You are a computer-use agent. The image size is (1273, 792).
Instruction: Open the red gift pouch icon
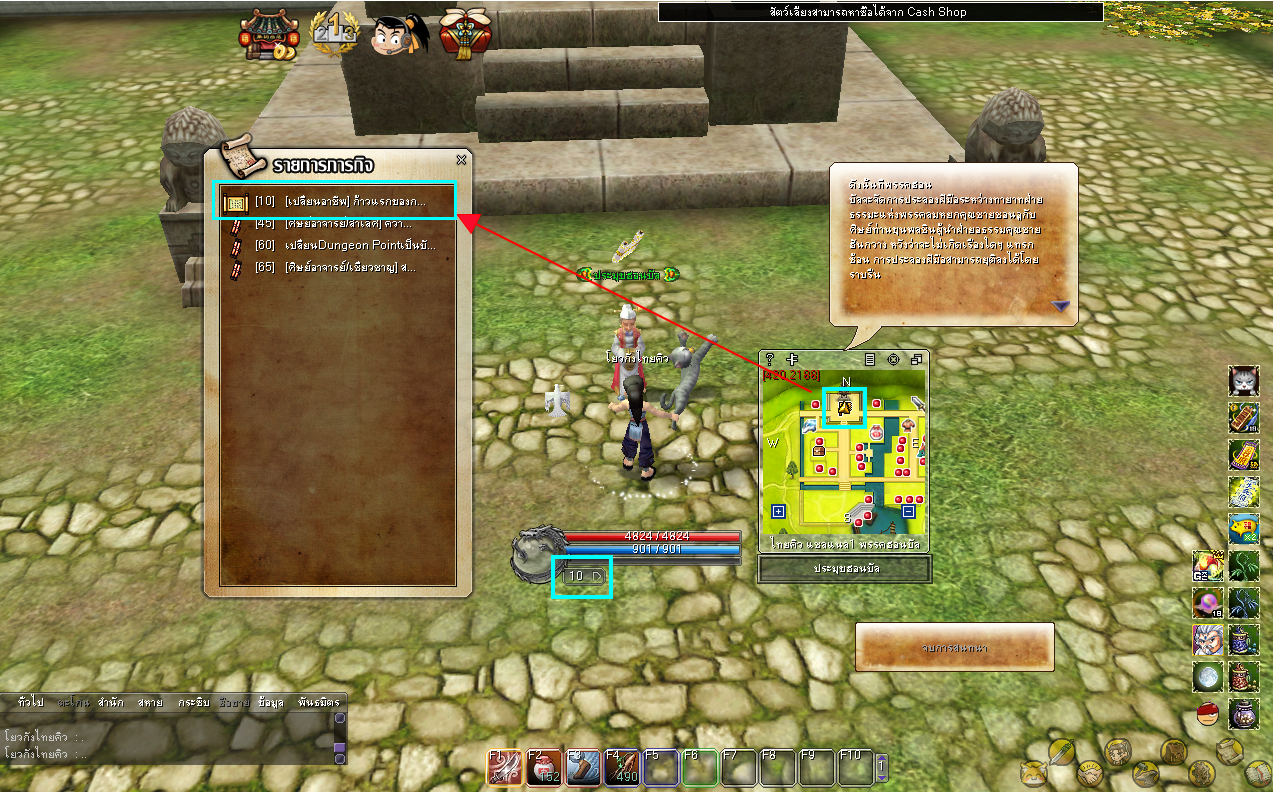click(x=464, y=35)
